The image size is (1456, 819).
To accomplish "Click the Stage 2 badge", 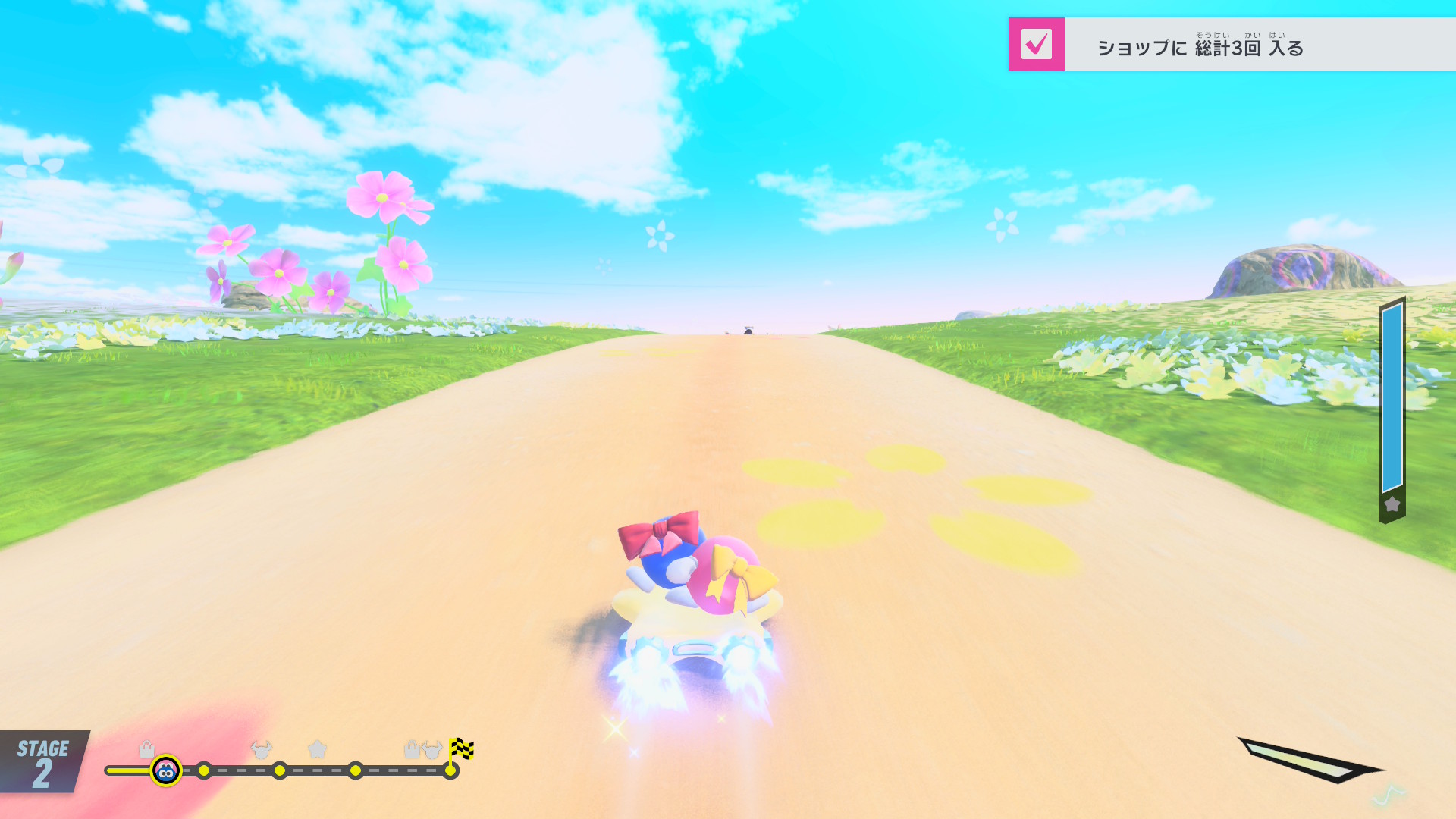I will point(43,762).
